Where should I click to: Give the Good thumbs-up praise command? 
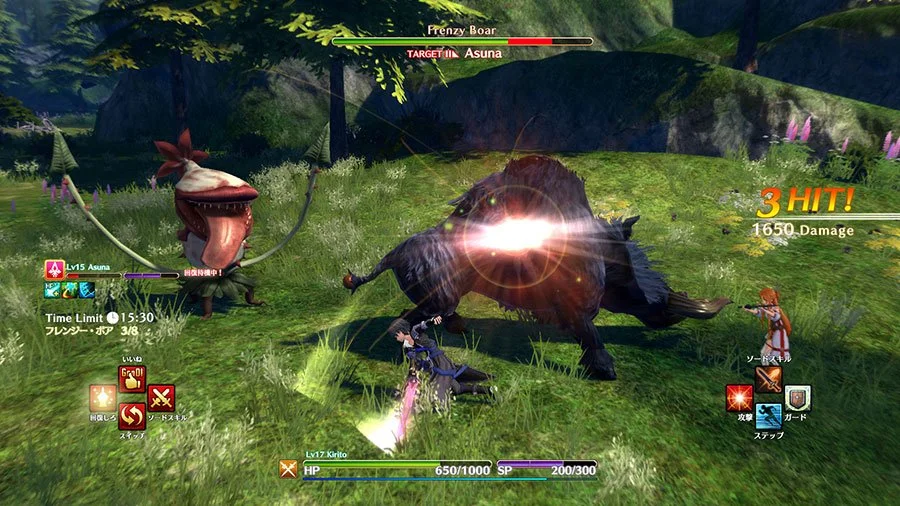coord(132,380)
